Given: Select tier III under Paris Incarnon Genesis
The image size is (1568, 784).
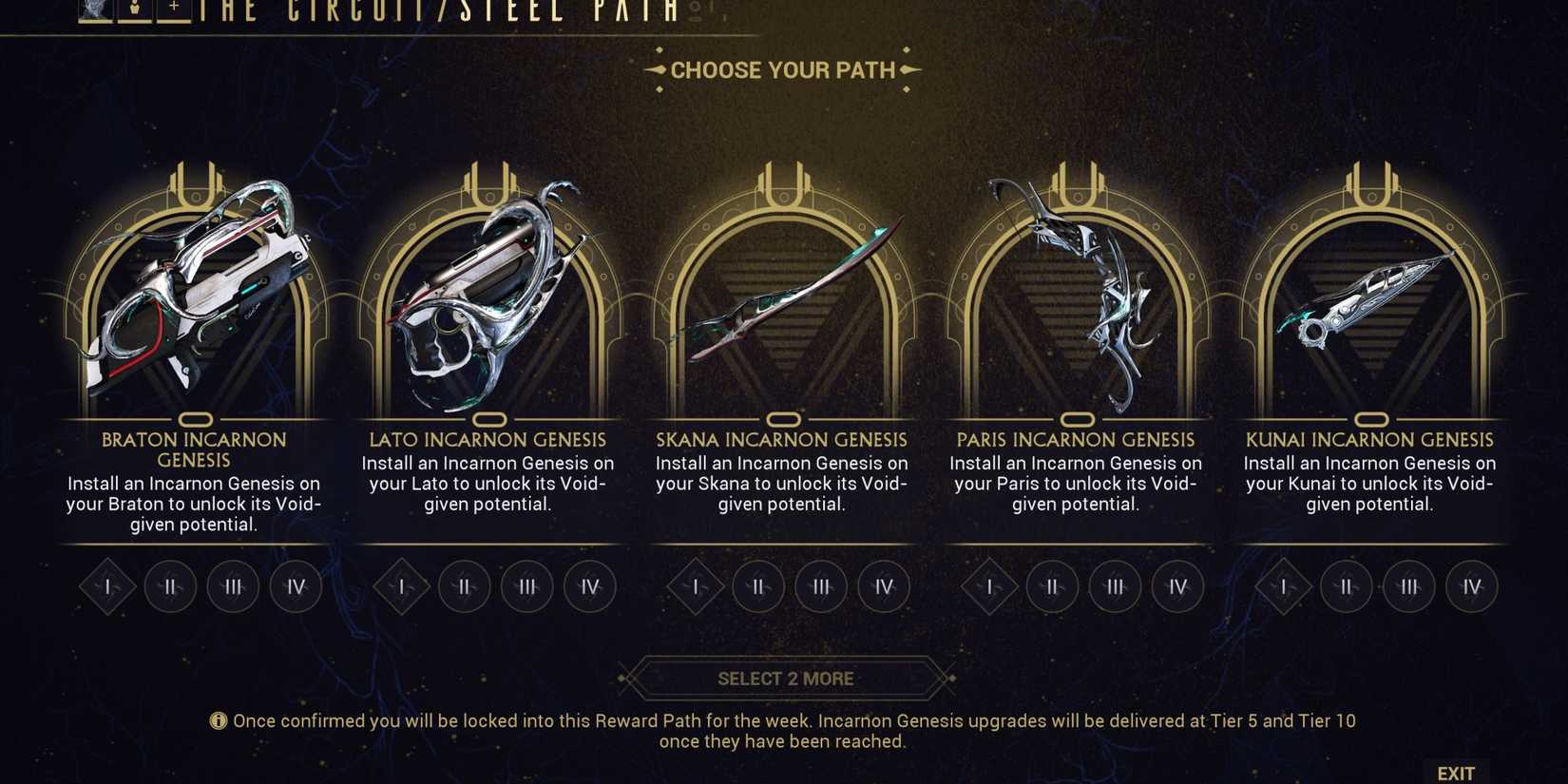Looking at the screenshot, I should [1115, 587].
